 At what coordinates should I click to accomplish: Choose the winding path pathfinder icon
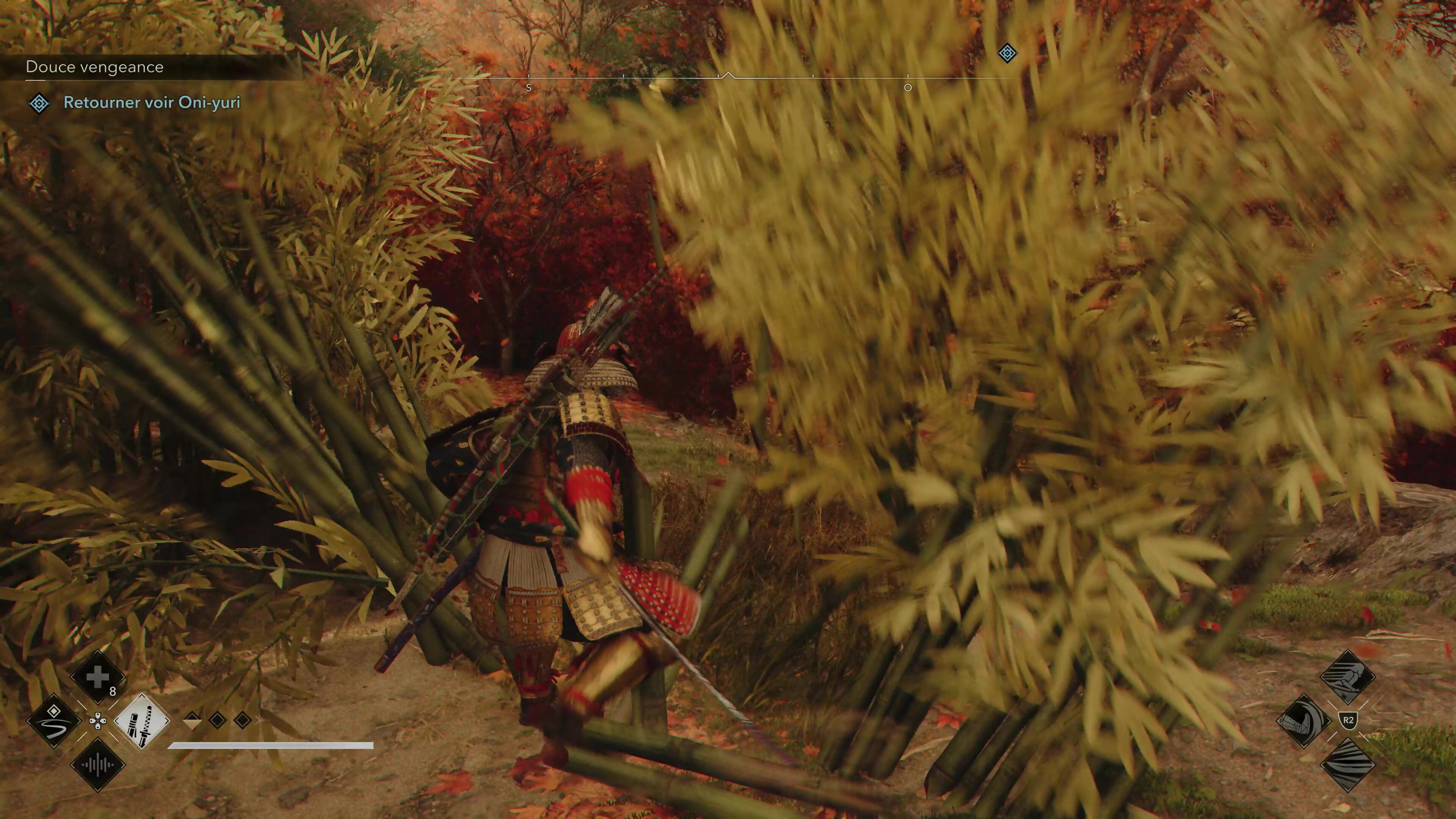(54, 721)
